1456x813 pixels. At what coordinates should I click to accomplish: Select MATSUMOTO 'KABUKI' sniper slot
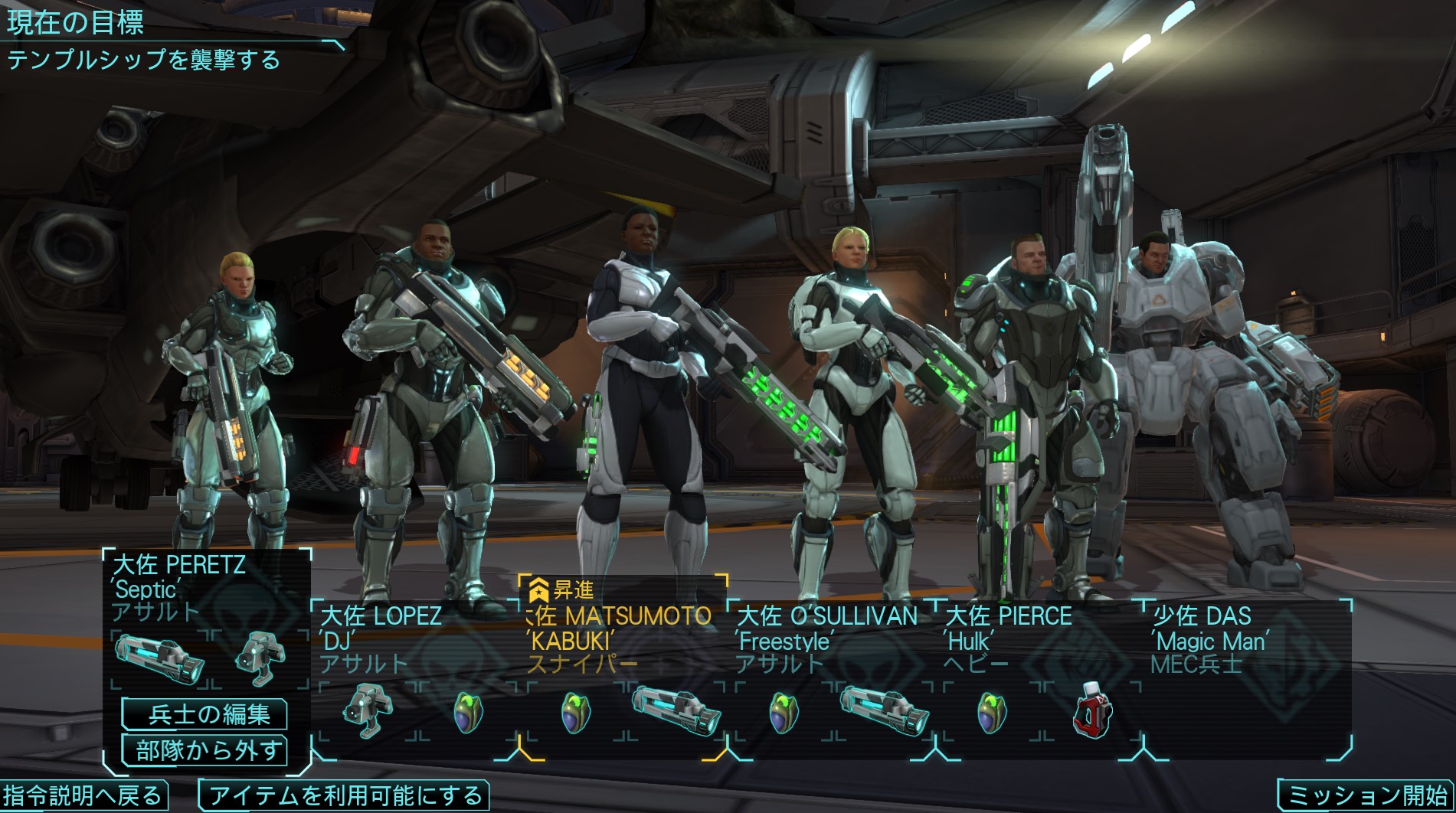pos(619,638)
